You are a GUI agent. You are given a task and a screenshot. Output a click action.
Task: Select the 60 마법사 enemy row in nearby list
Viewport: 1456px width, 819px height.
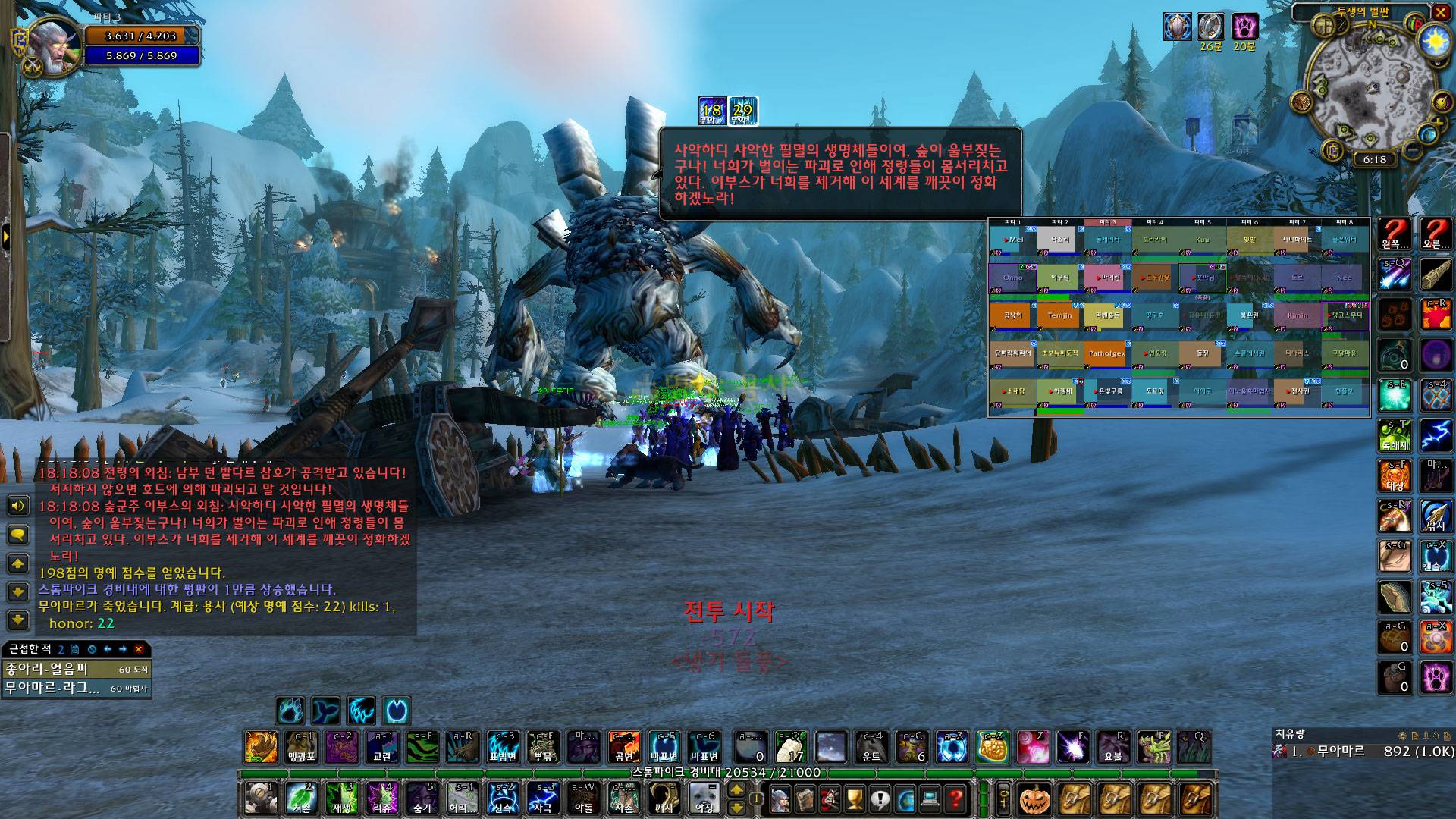(x=76, y=689)
